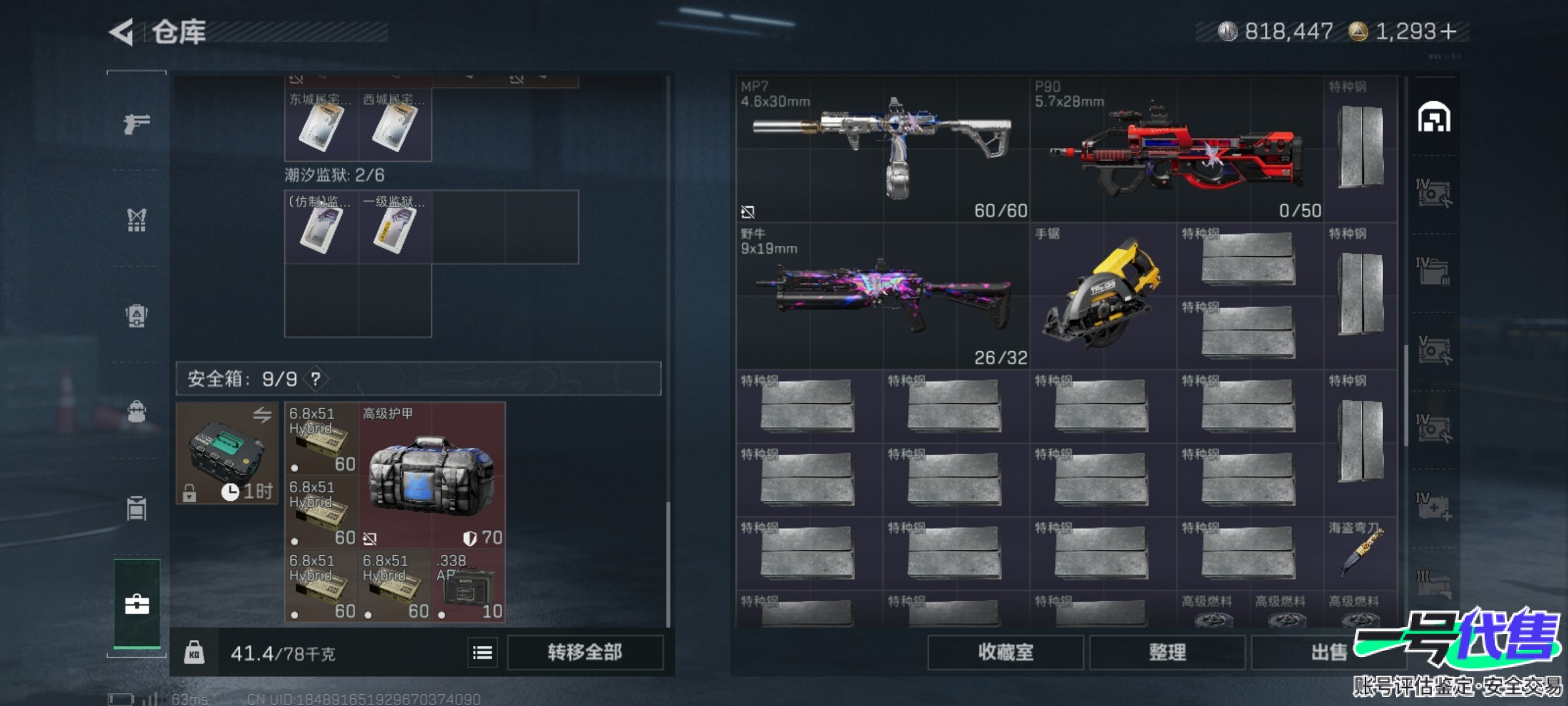The width and height of the screenshot is (1568, 706).
Task: Pick the 手锯 circular saw item
Action: [x=1102, y=296]
